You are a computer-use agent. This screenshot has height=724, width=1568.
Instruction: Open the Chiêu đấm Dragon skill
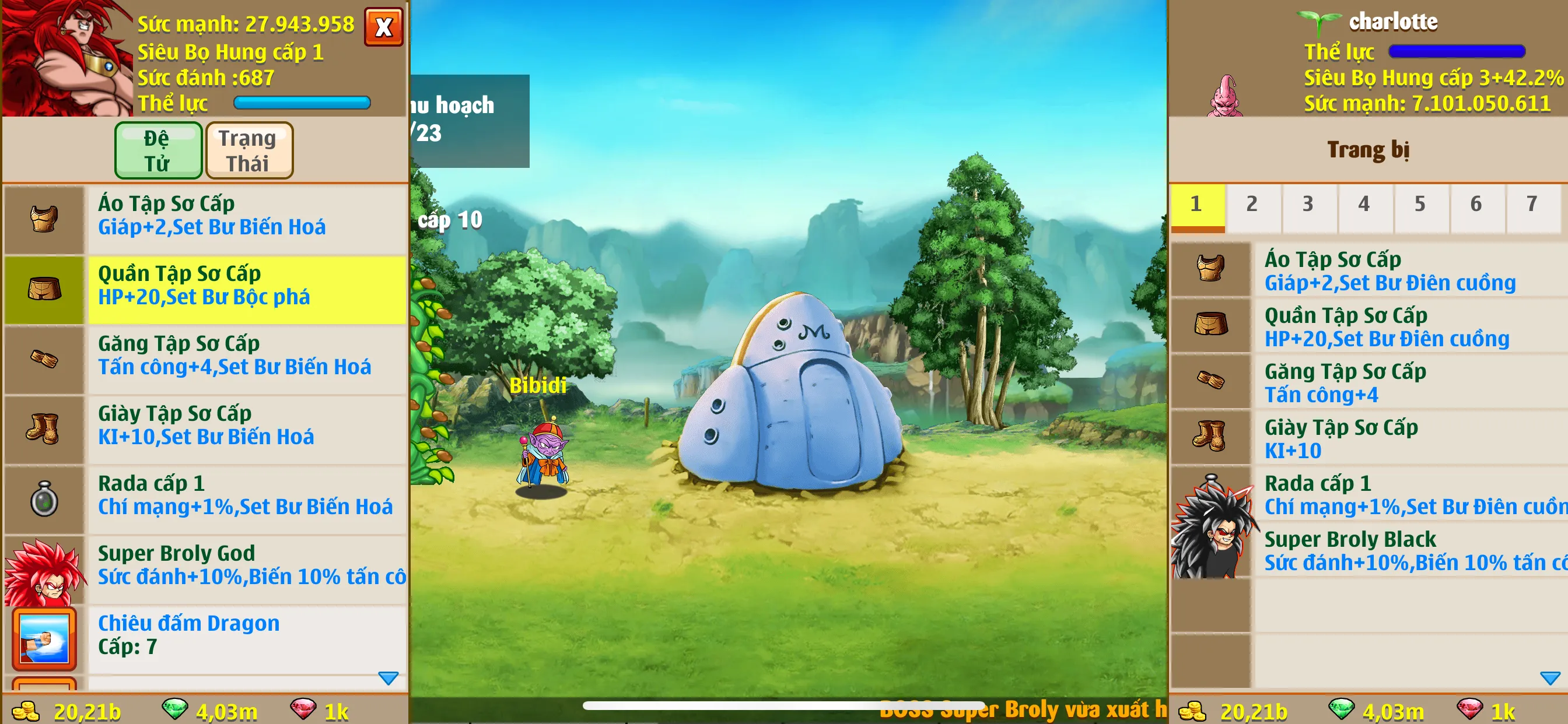(x=247, y=636)
